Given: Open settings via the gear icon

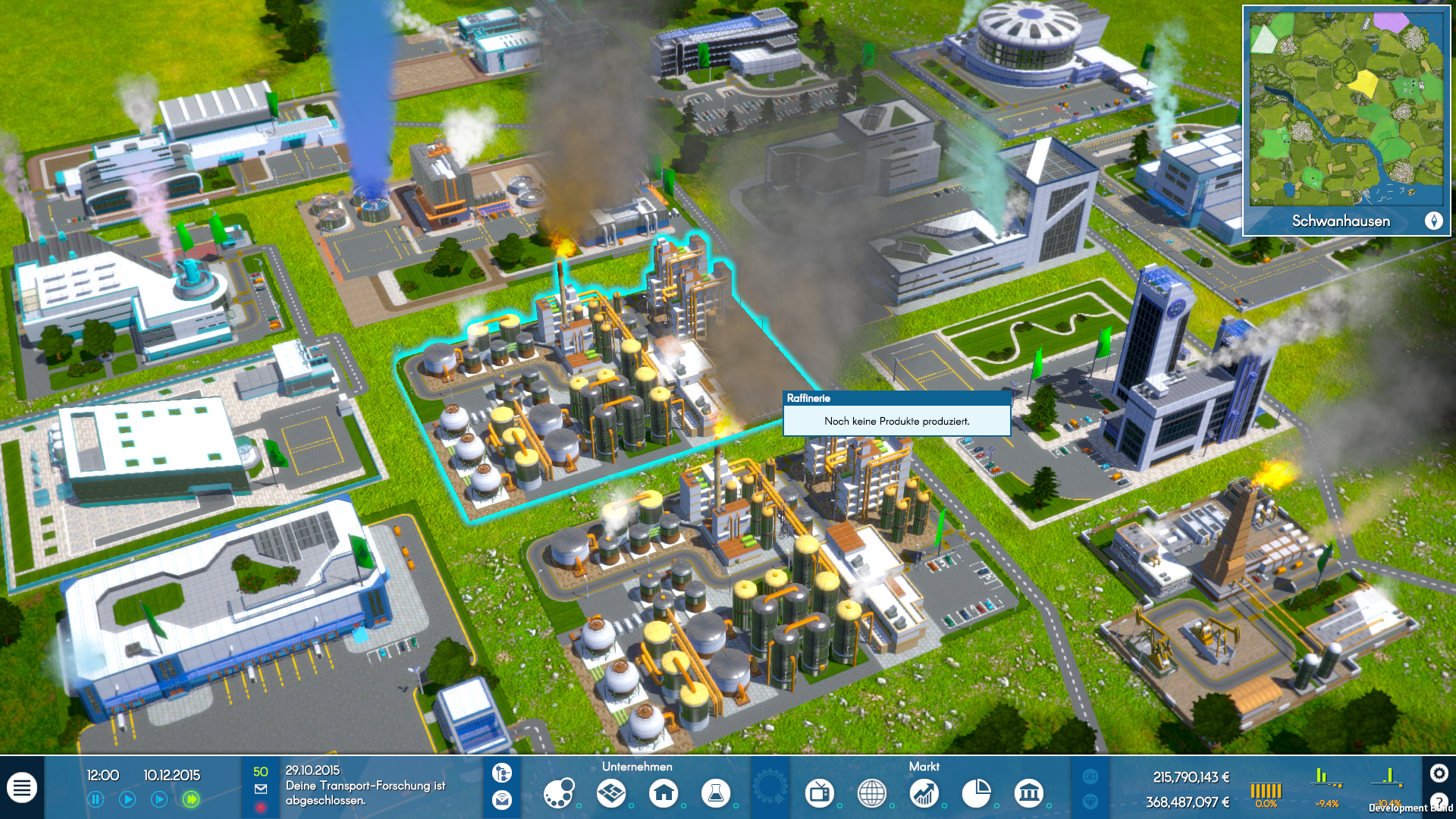Looking at the screenshot, I should (x=1439, y=773).
